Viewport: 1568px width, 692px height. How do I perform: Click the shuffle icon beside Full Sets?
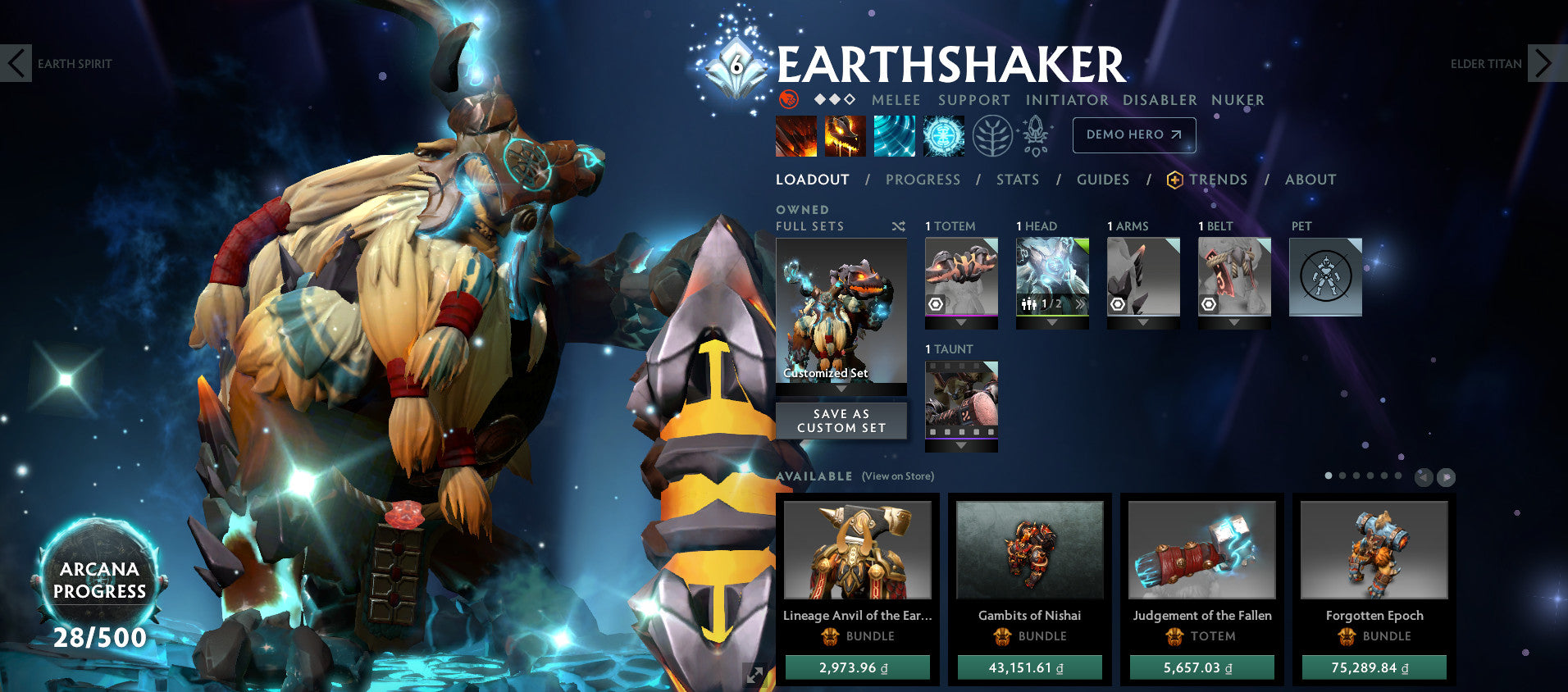[897, 226]
